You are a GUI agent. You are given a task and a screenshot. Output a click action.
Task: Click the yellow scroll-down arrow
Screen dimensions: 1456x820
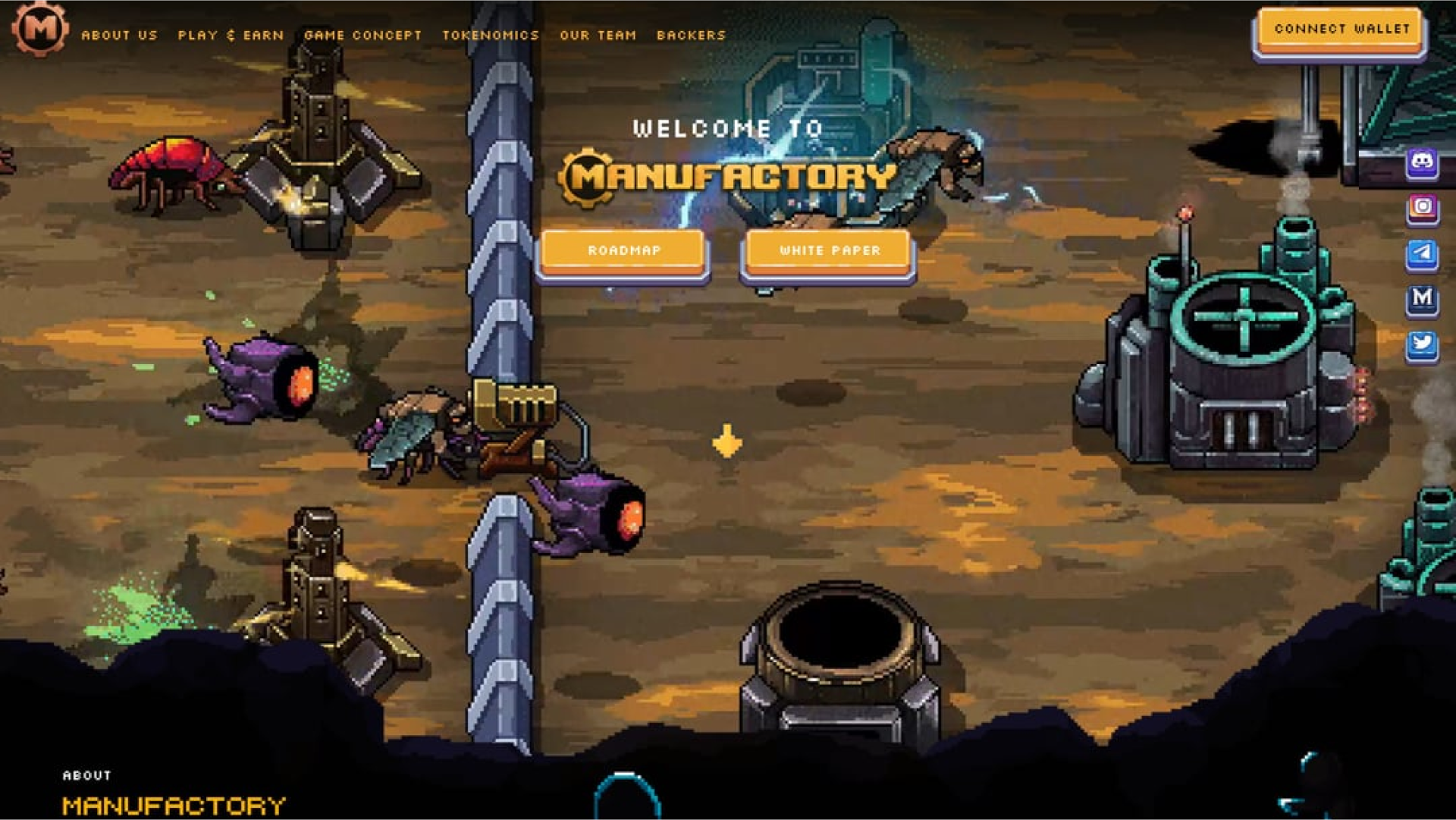(726, 441)
